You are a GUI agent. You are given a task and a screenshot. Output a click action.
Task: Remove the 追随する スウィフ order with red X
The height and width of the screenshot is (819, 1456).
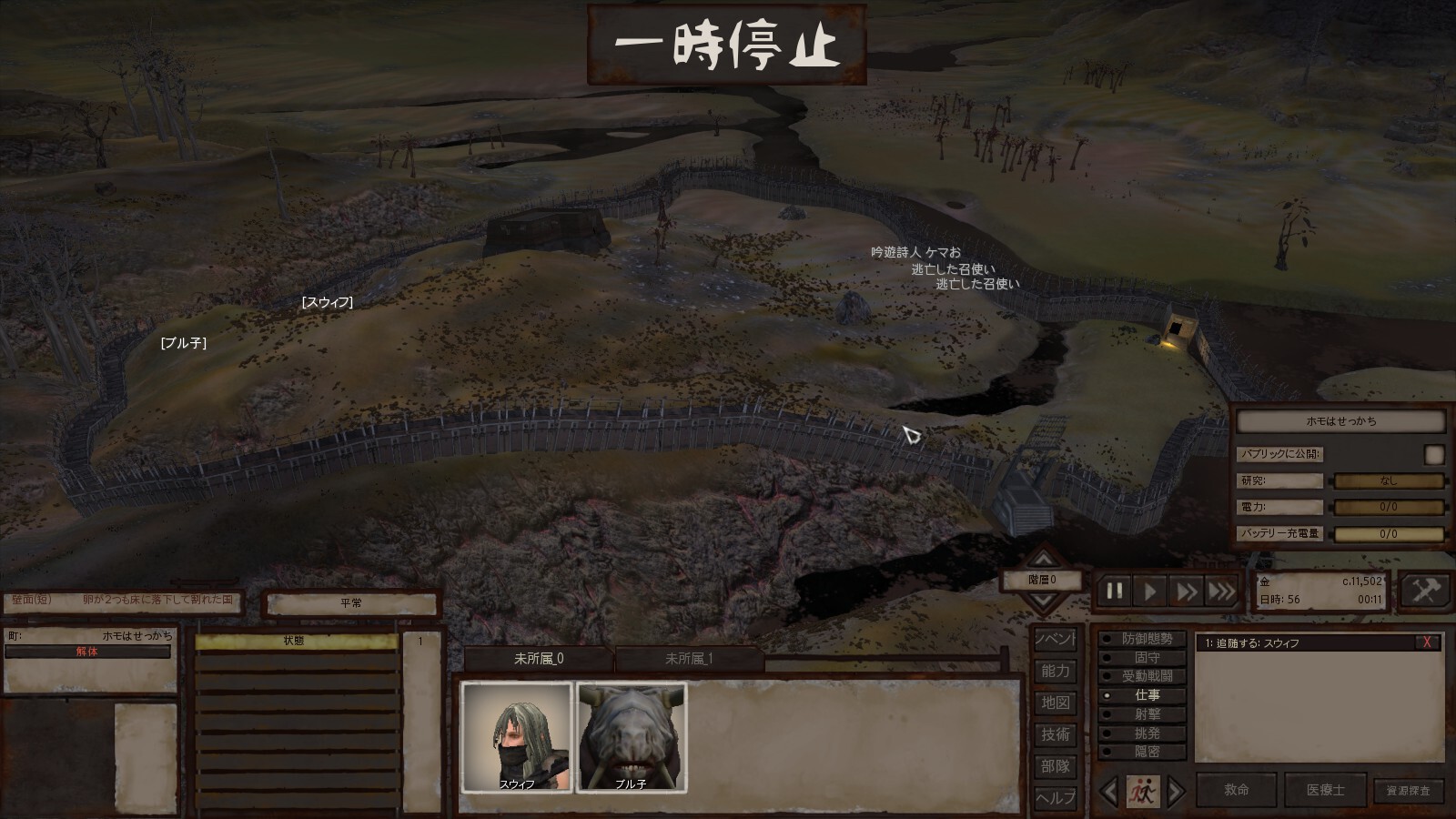1427,642
